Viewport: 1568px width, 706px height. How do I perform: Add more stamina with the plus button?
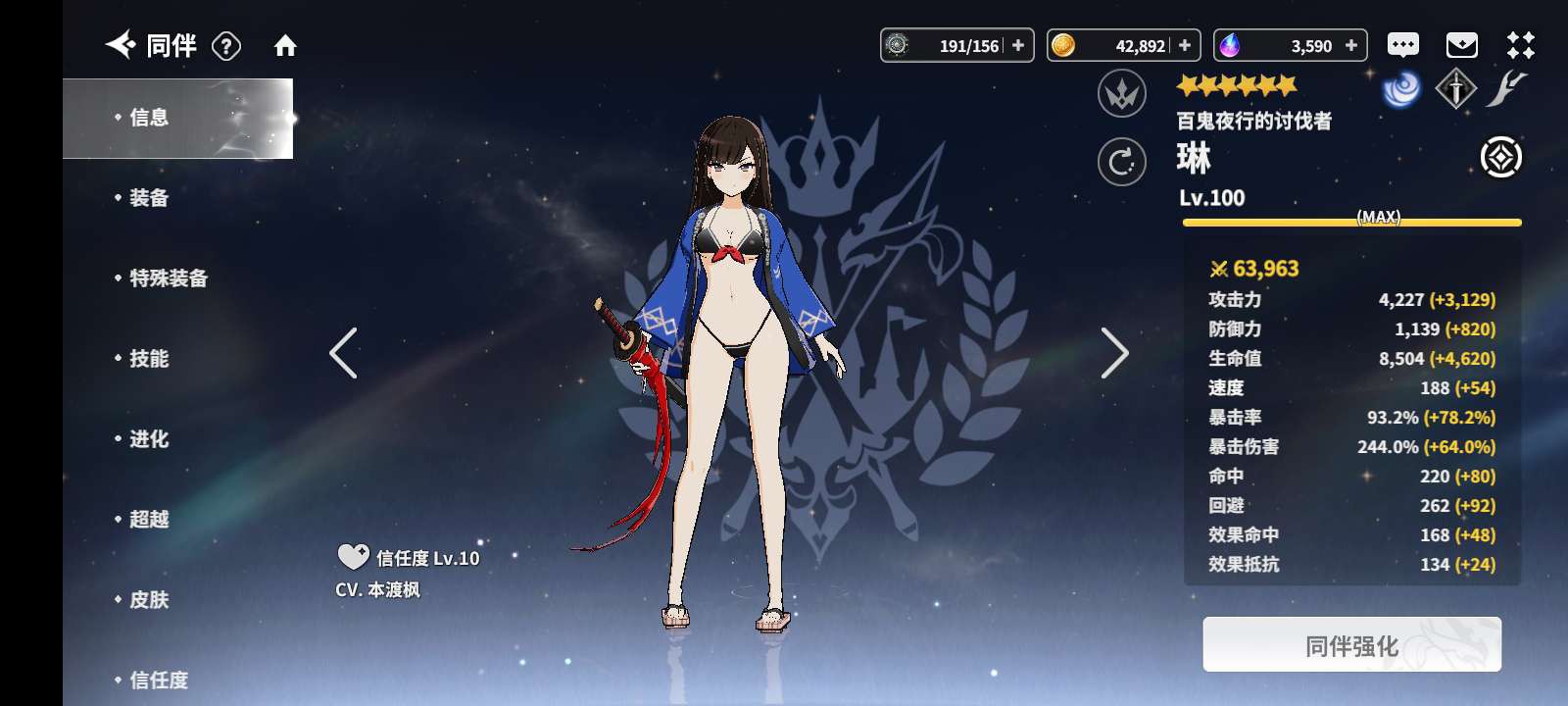tap(1018, 45)
